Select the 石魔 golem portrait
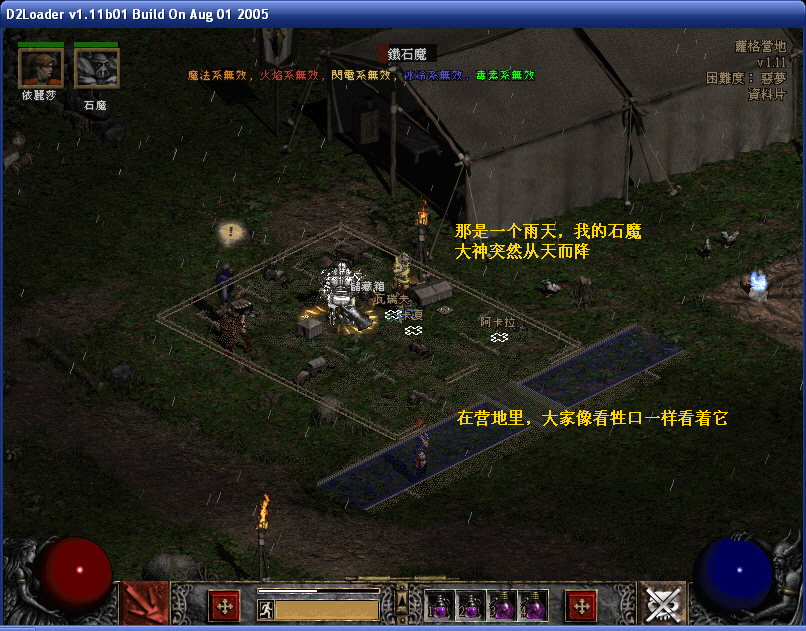Viewport: 806px width, 631px height. tap(96, 68)
